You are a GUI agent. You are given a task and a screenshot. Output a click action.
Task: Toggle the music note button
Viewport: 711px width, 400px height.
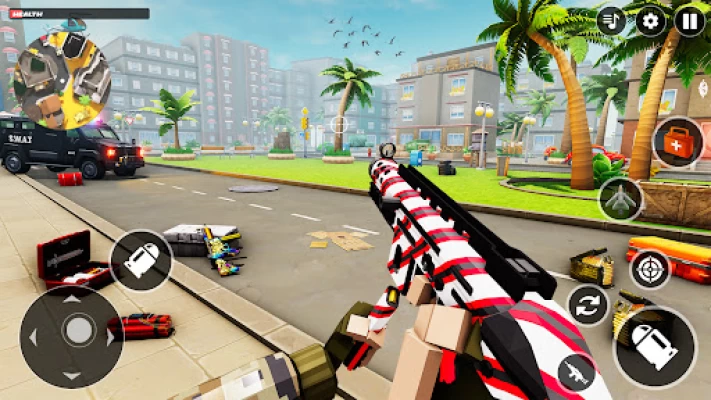click(x=612, y=20)
